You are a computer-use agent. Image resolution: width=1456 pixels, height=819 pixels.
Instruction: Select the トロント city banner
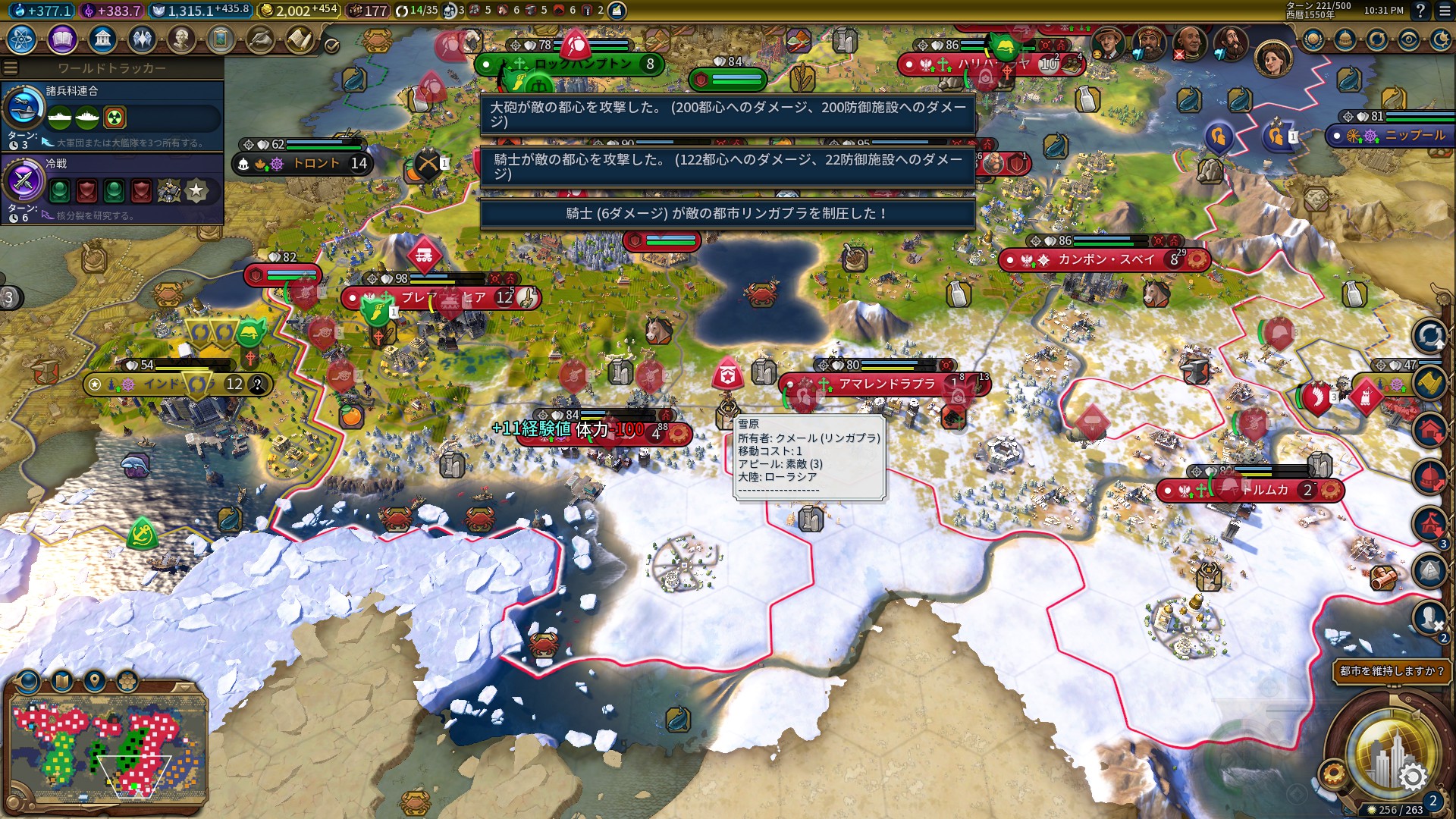[x=303, y=163]
